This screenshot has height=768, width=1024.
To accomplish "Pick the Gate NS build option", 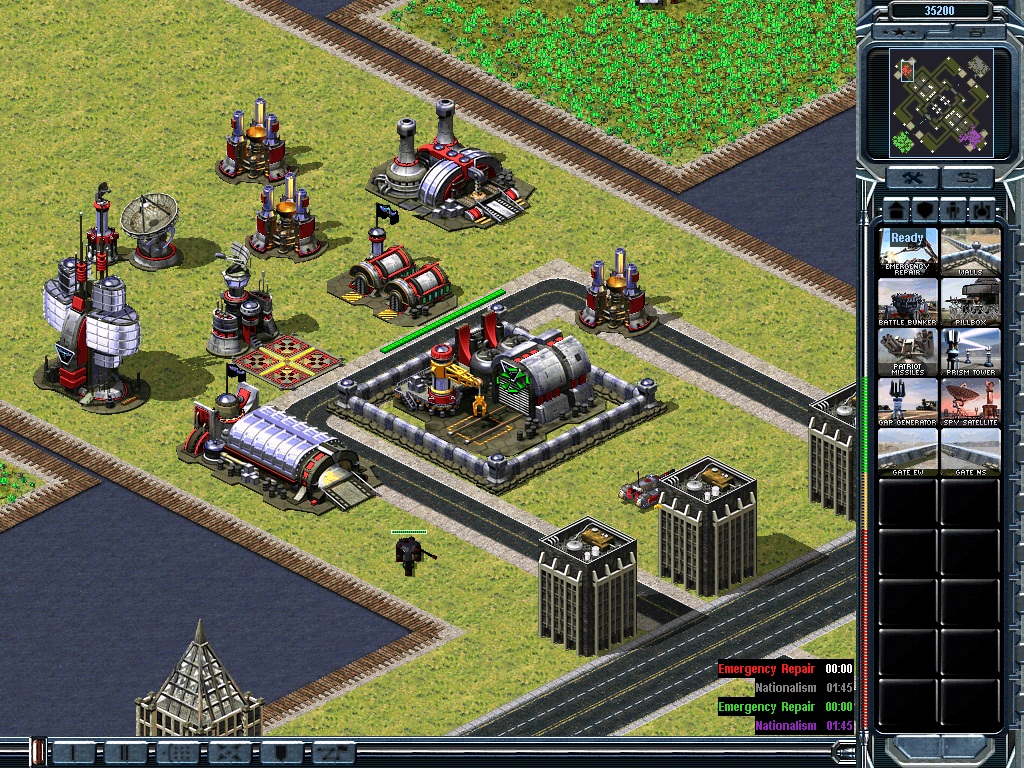I will click(x=970, y=451).
